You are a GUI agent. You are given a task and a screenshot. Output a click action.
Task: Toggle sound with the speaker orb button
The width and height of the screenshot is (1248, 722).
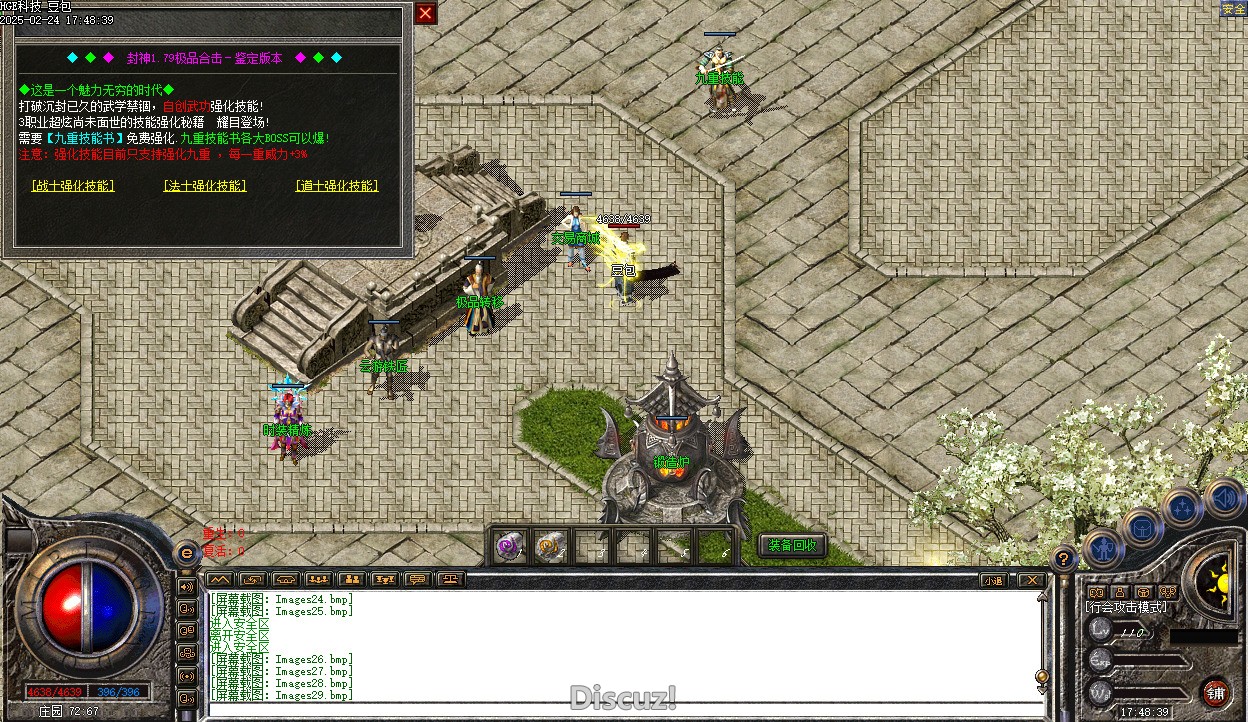coord(1222,497)
